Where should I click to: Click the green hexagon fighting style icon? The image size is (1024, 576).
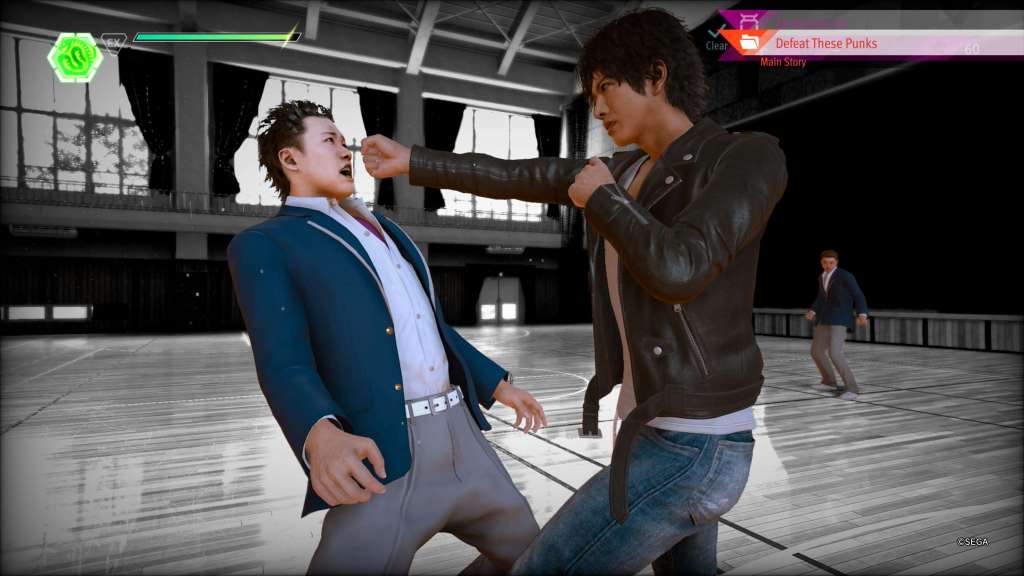pyautogui.click(x=75, y=56)
